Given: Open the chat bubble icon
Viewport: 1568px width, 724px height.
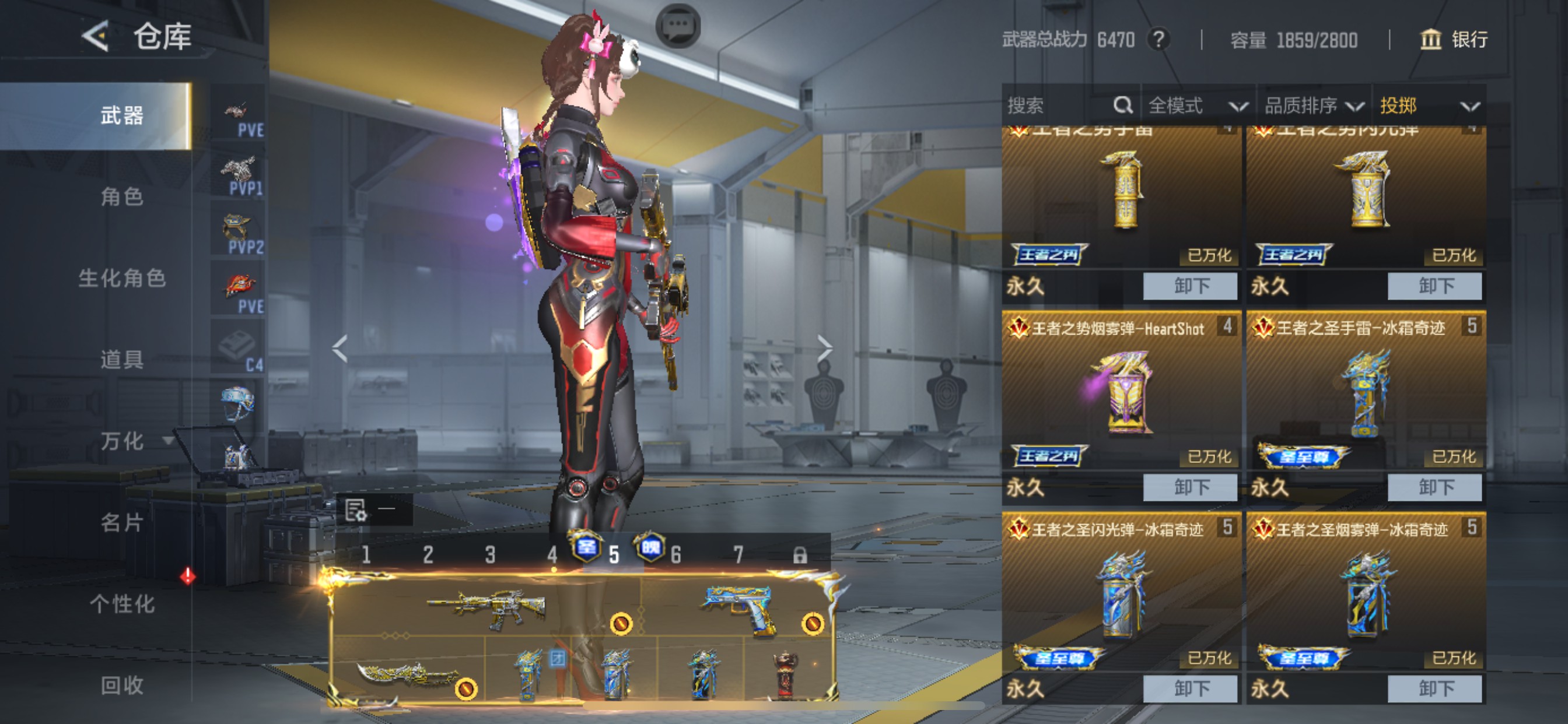Looking at the screenshot, I should pyautogui.click(x=677, y=26).
